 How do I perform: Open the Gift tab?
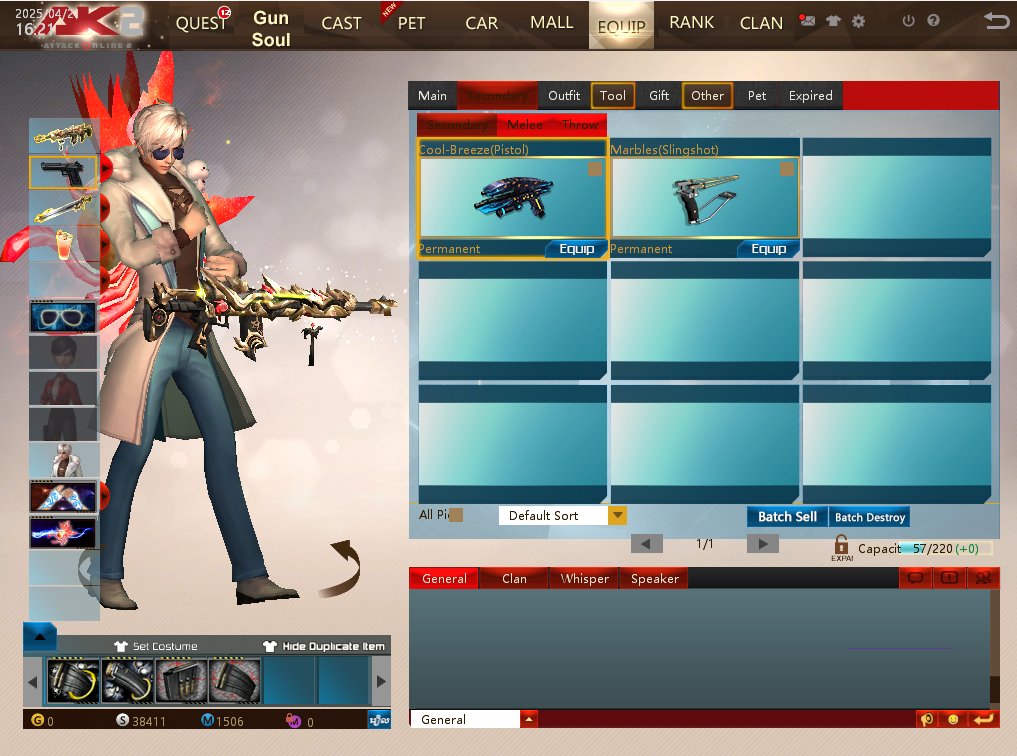(659, 96)
